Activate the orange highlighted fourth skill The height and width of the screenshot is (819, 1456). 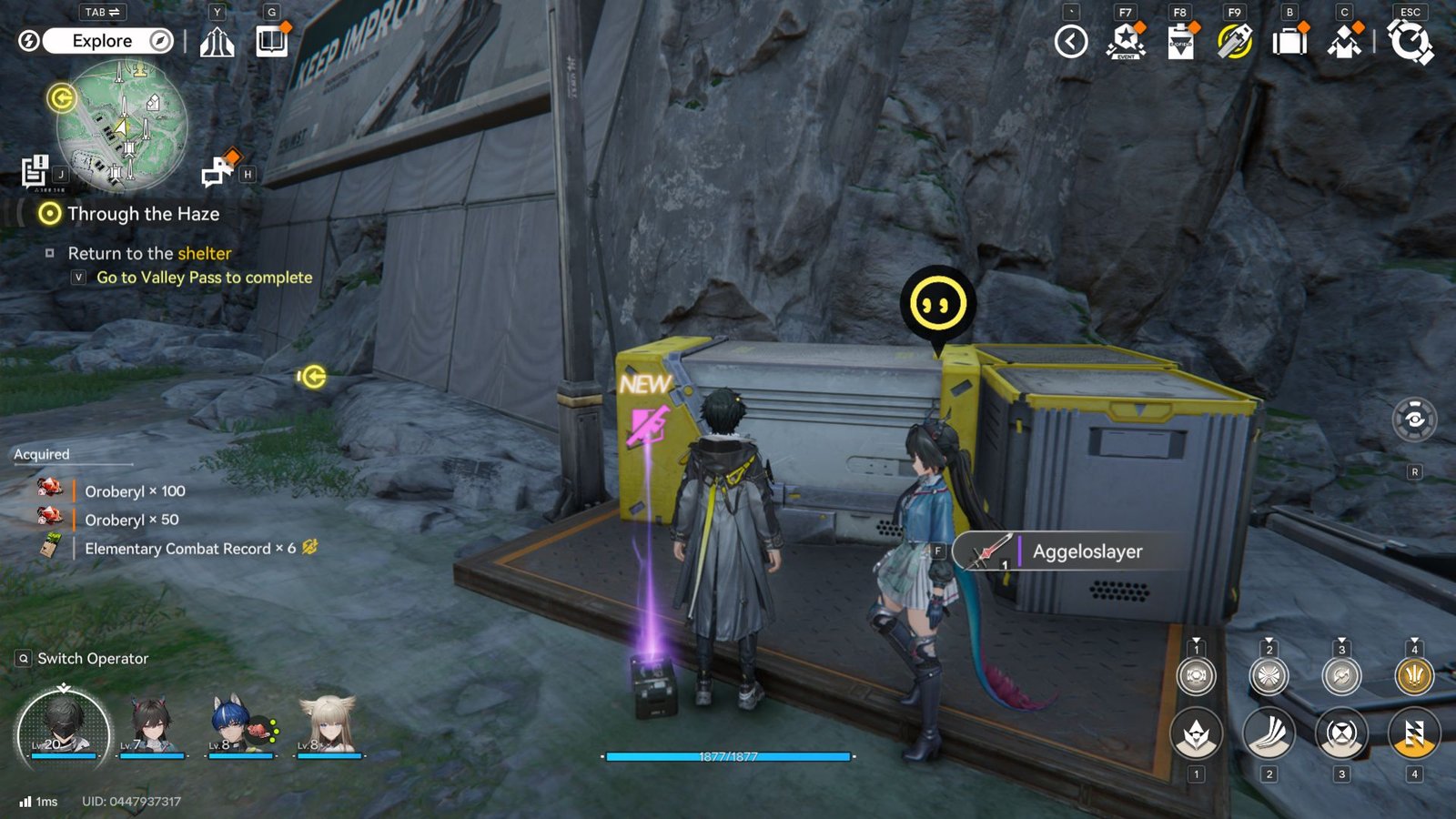(1414, 733)
